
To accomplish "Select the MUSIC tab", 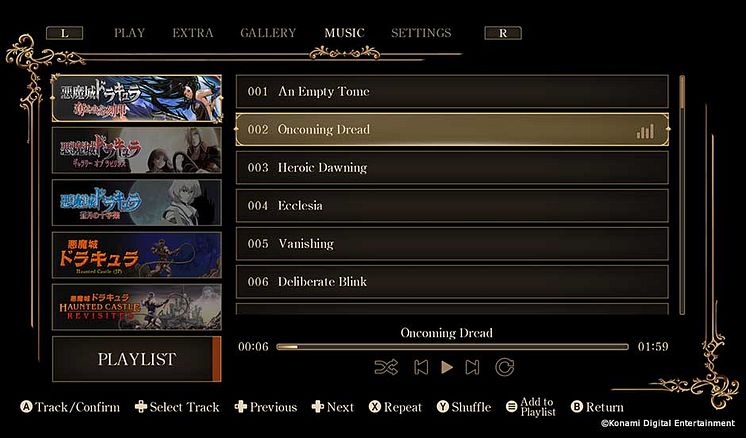I will (344, 33).
